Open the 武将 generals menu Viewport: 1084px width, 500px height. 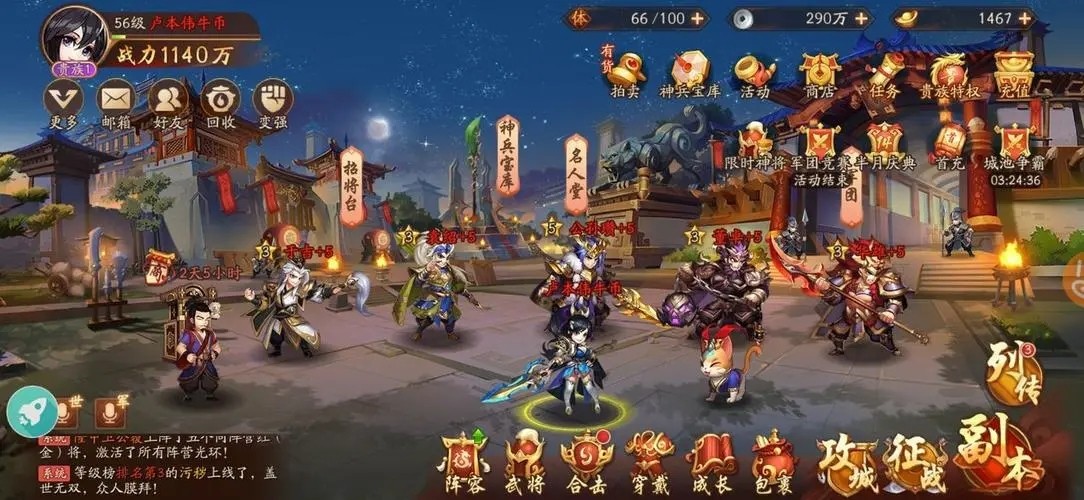[525, 461]
